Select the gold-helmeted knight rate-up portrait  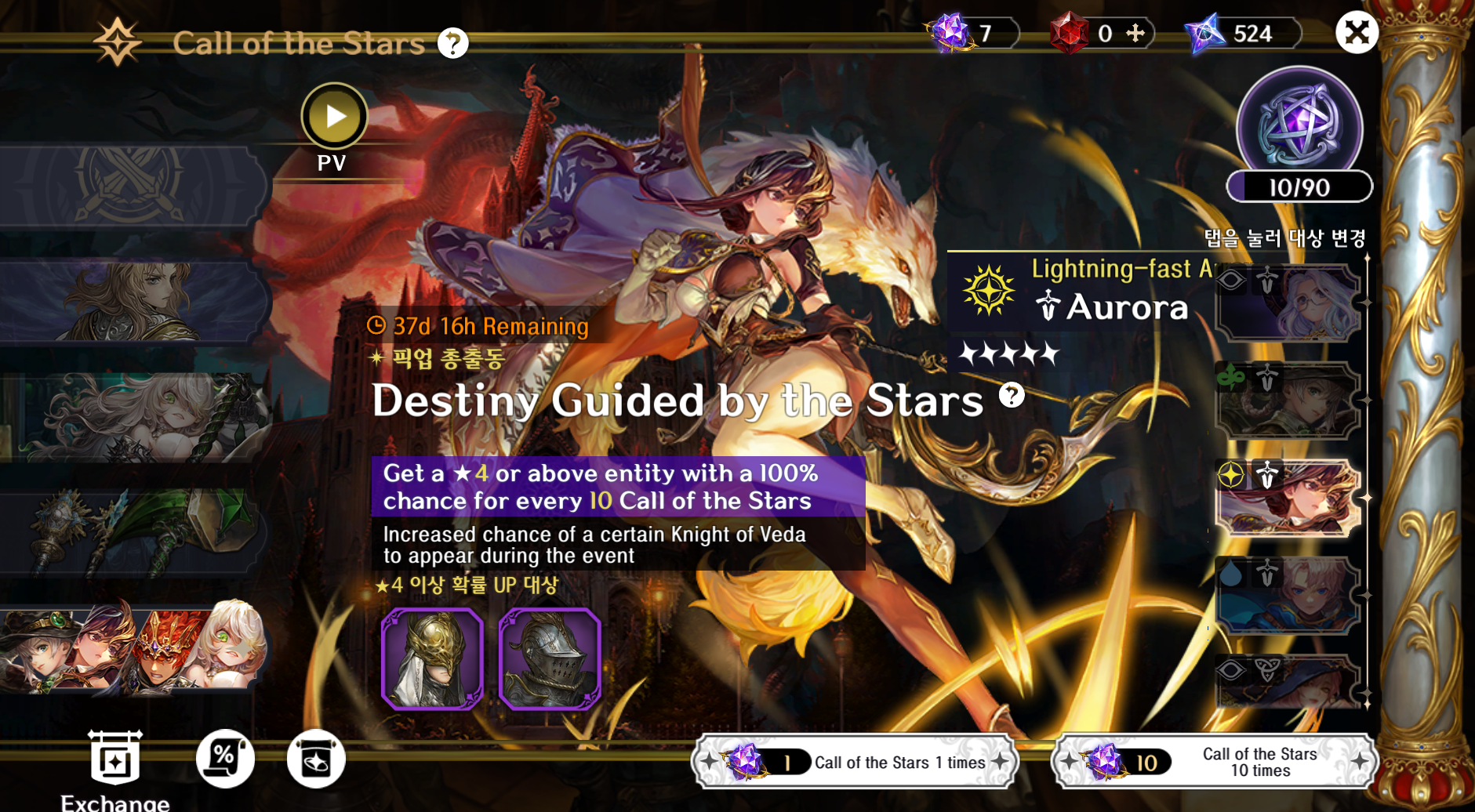(x=432, y=658)
